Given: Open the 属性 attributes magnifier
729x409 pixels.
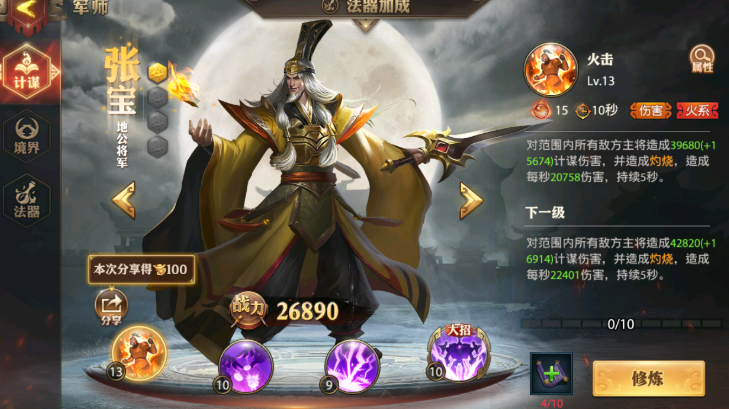Looking at the screenshot, I should click(x=702, y=60).
